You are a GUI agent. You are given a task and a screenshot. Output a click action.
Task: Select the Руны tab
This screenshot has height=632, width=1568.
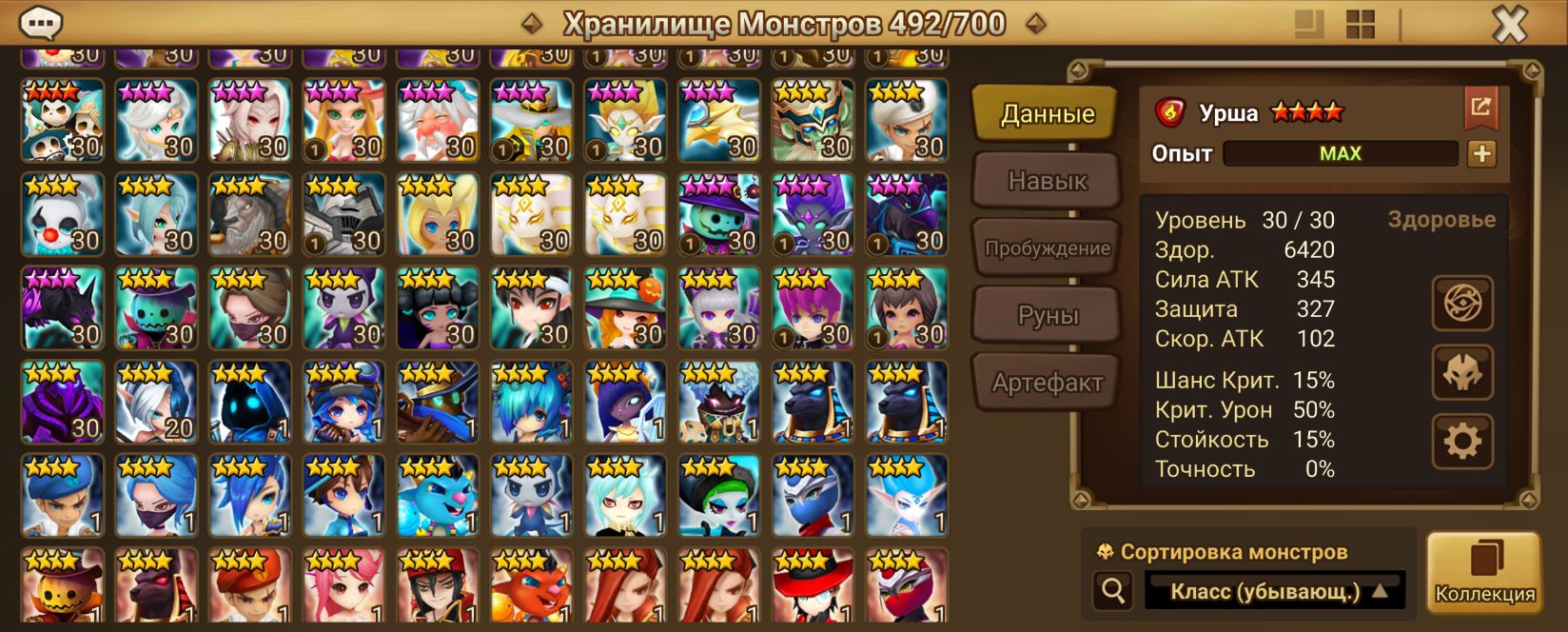(1047, 315)
